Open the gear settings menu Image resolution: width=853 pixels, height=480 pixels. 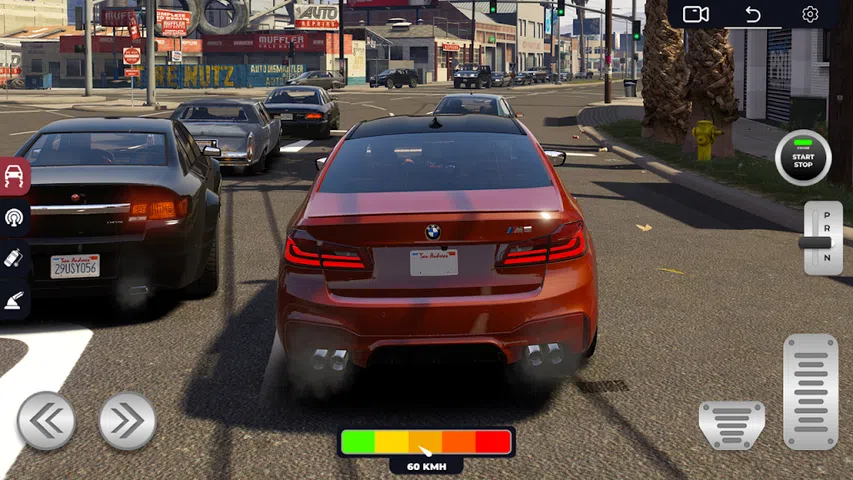tap(810, 14)
